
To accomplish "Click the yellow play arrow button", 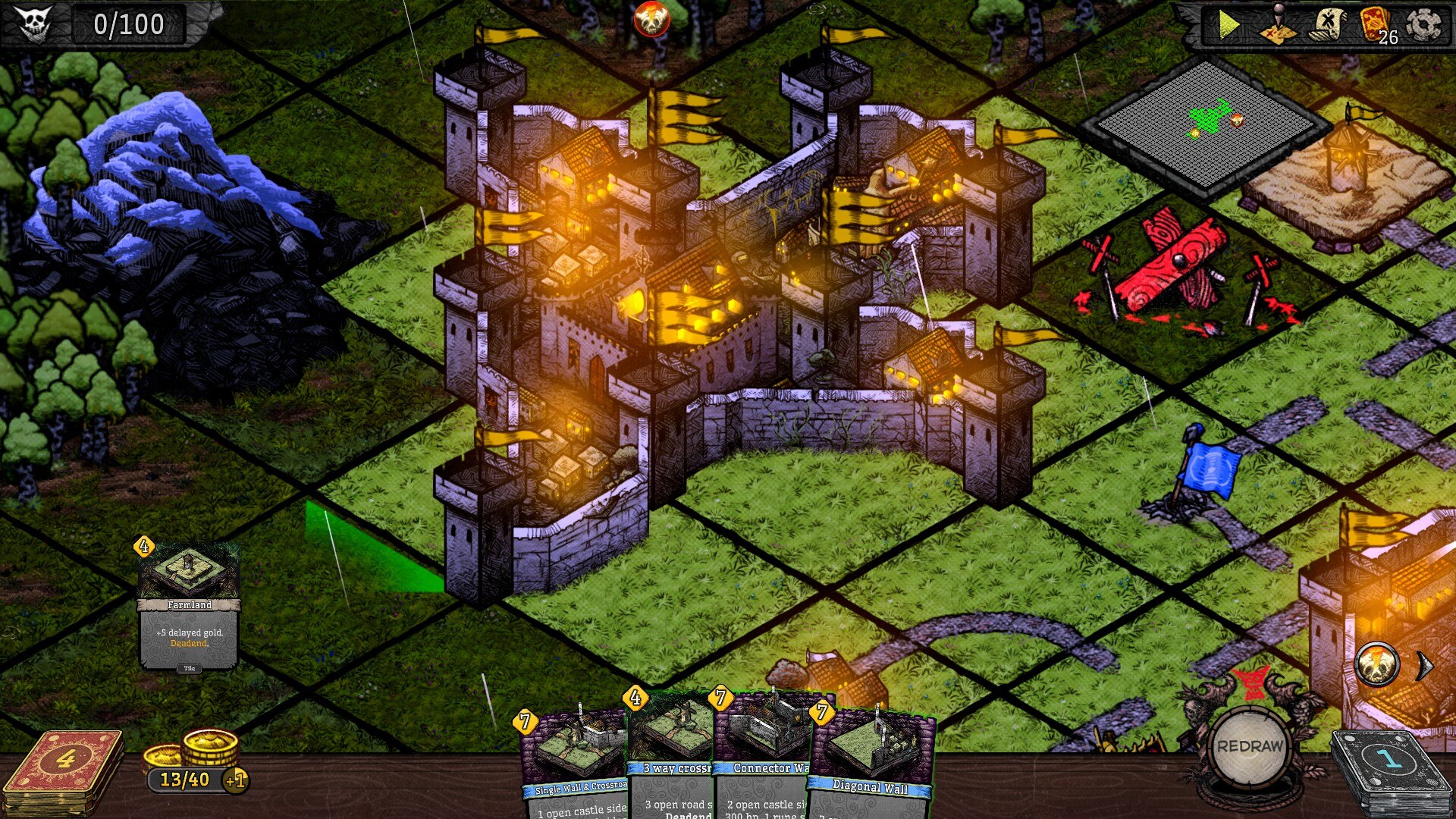I will (1228, 25).
